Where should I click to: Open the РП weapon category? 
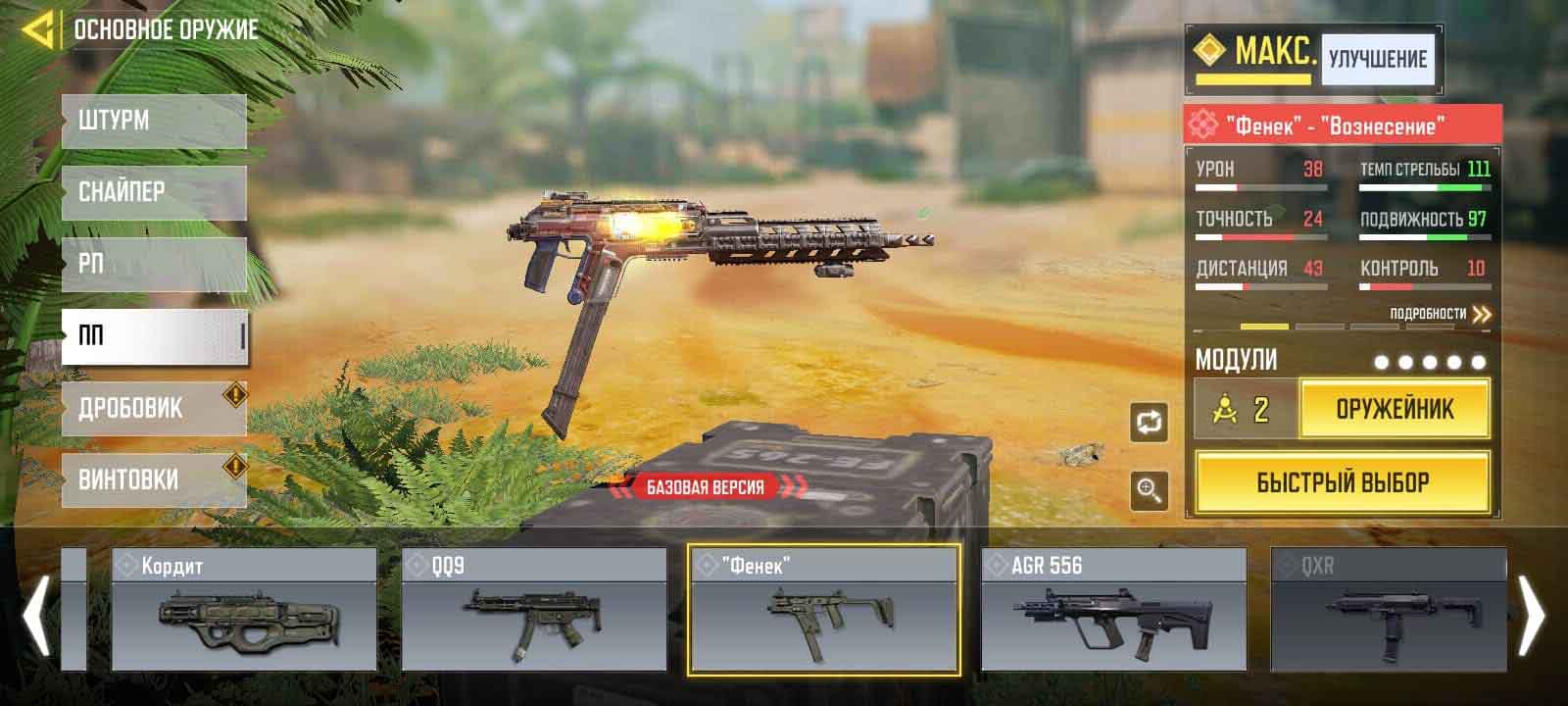pyautogui.click(x=154, y=264)
